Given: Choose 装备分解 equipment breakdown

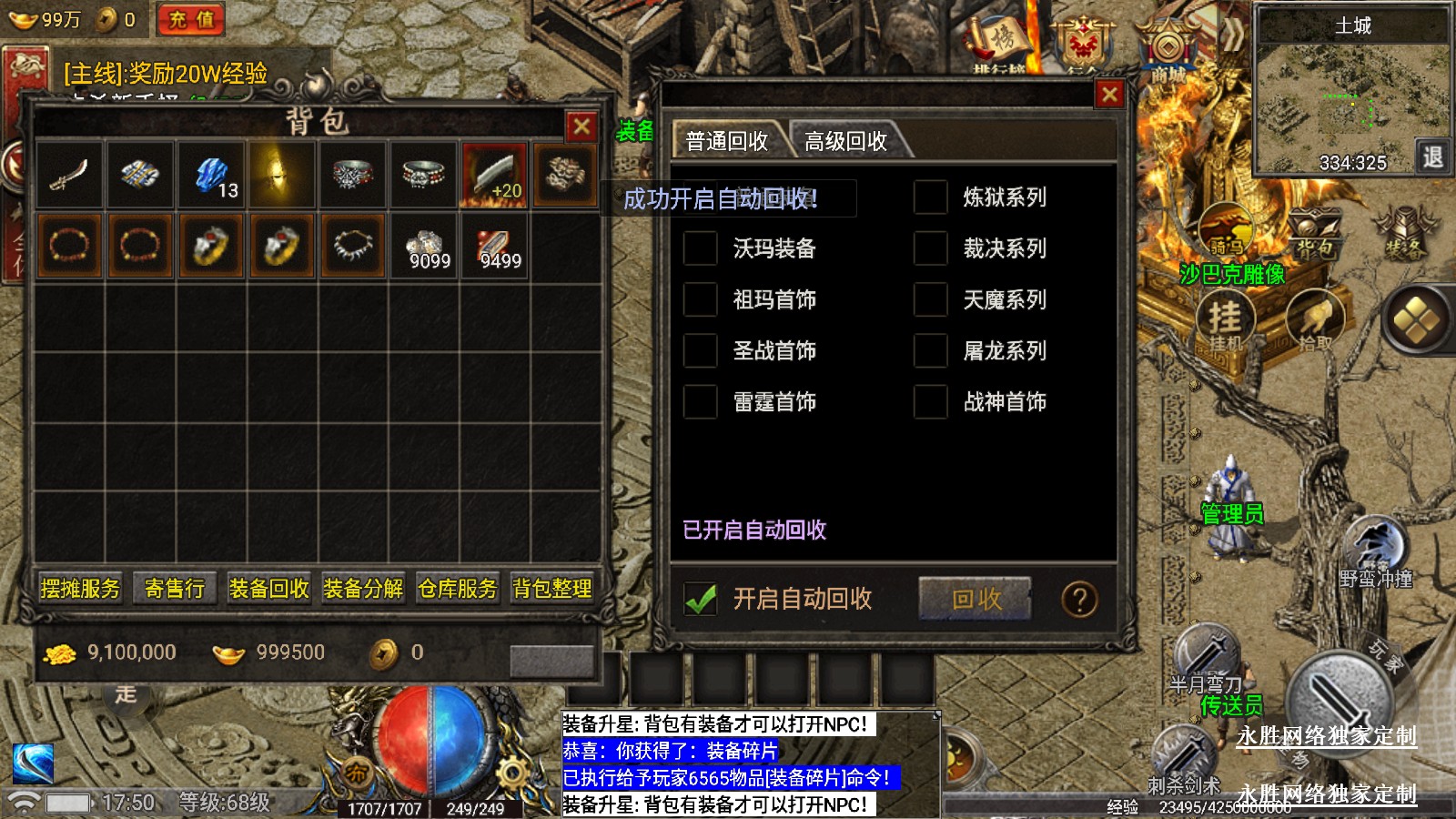Looking at the screenshot, I should coord(363,589).
